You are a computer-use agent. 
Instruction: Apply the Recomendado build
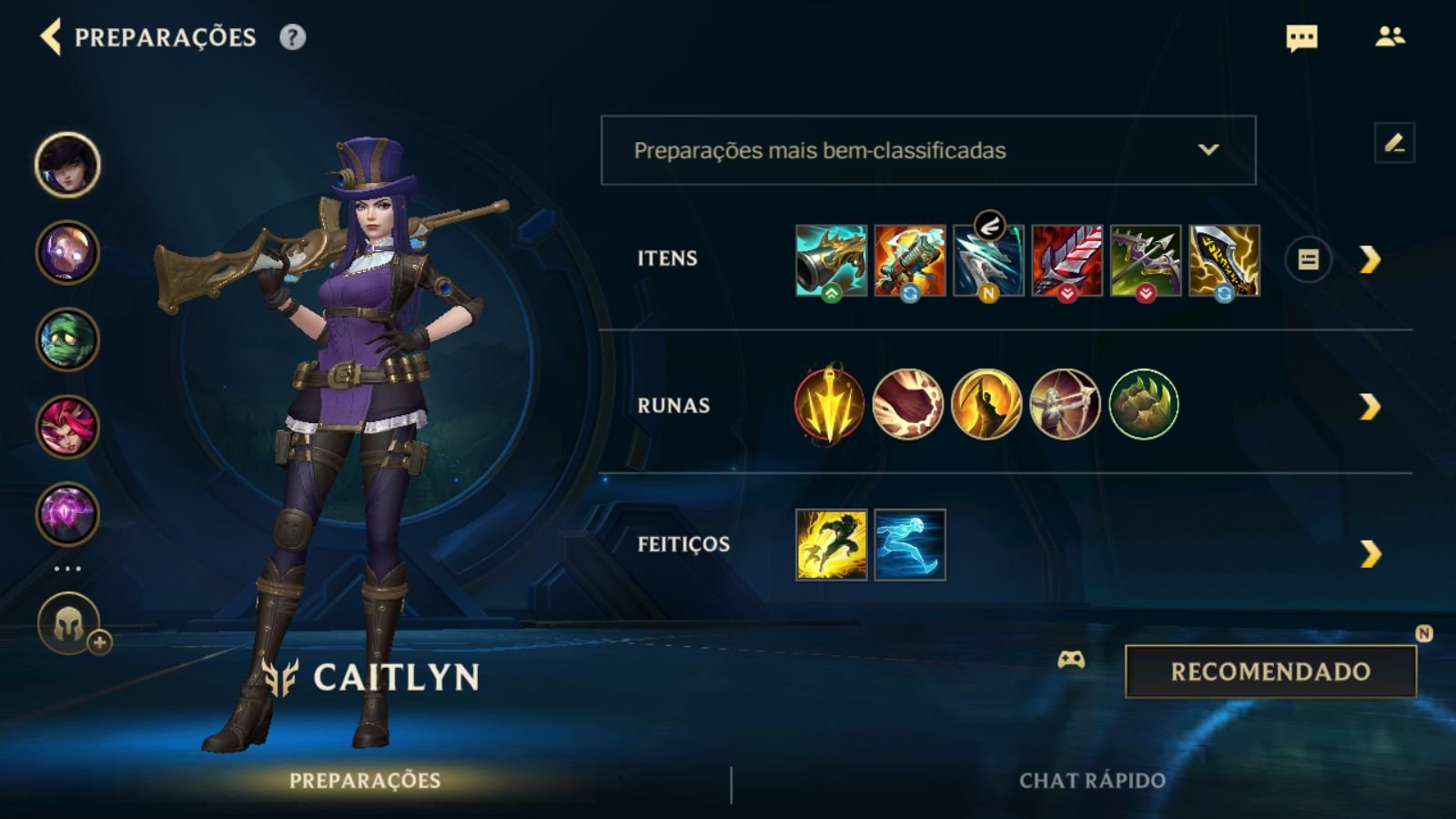click(1270, 672)
